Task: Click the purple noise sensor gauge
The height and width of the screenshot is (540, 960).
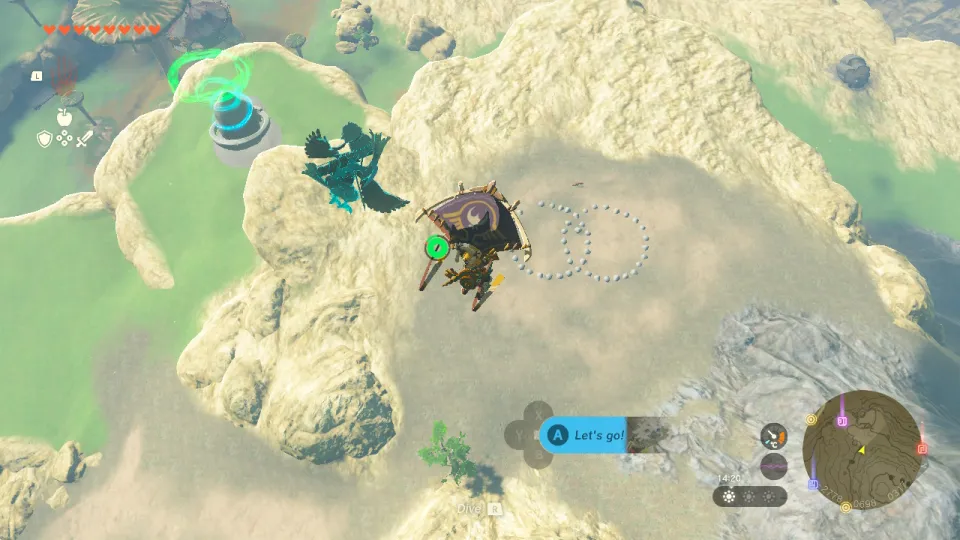Action: [773, 466]
